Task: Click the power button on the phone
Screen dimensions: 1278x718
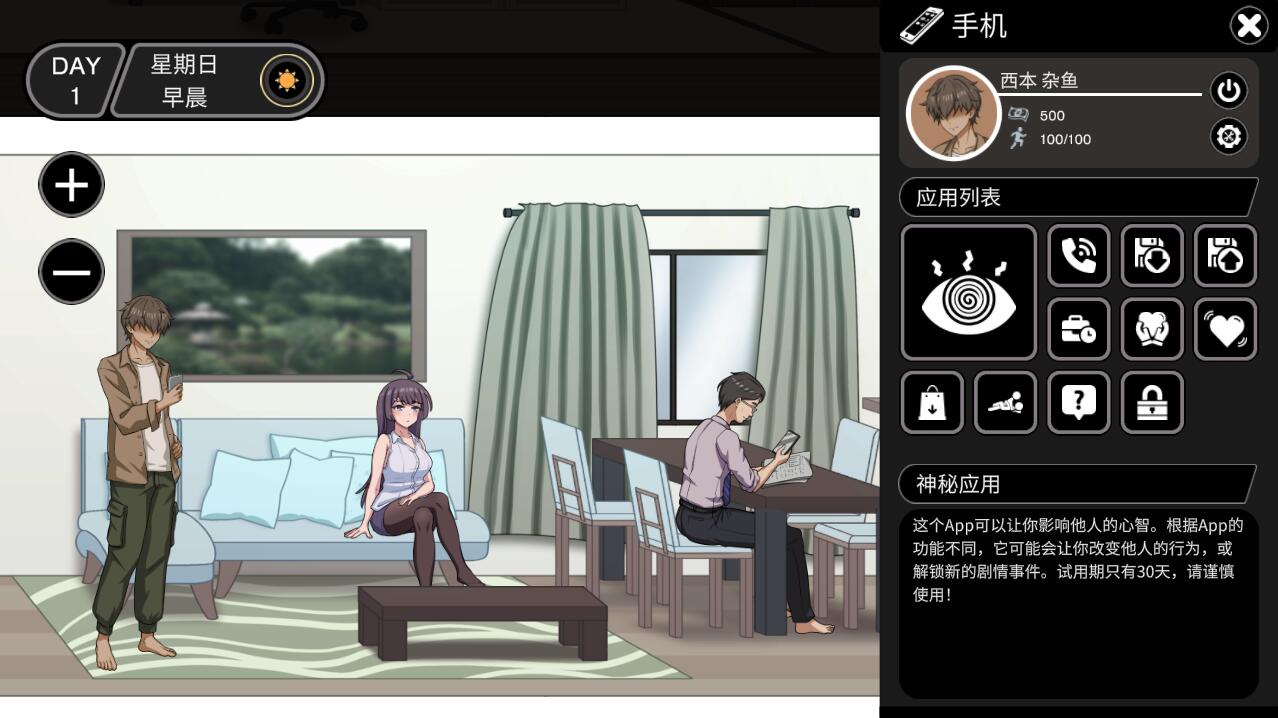Action: 1228,91
